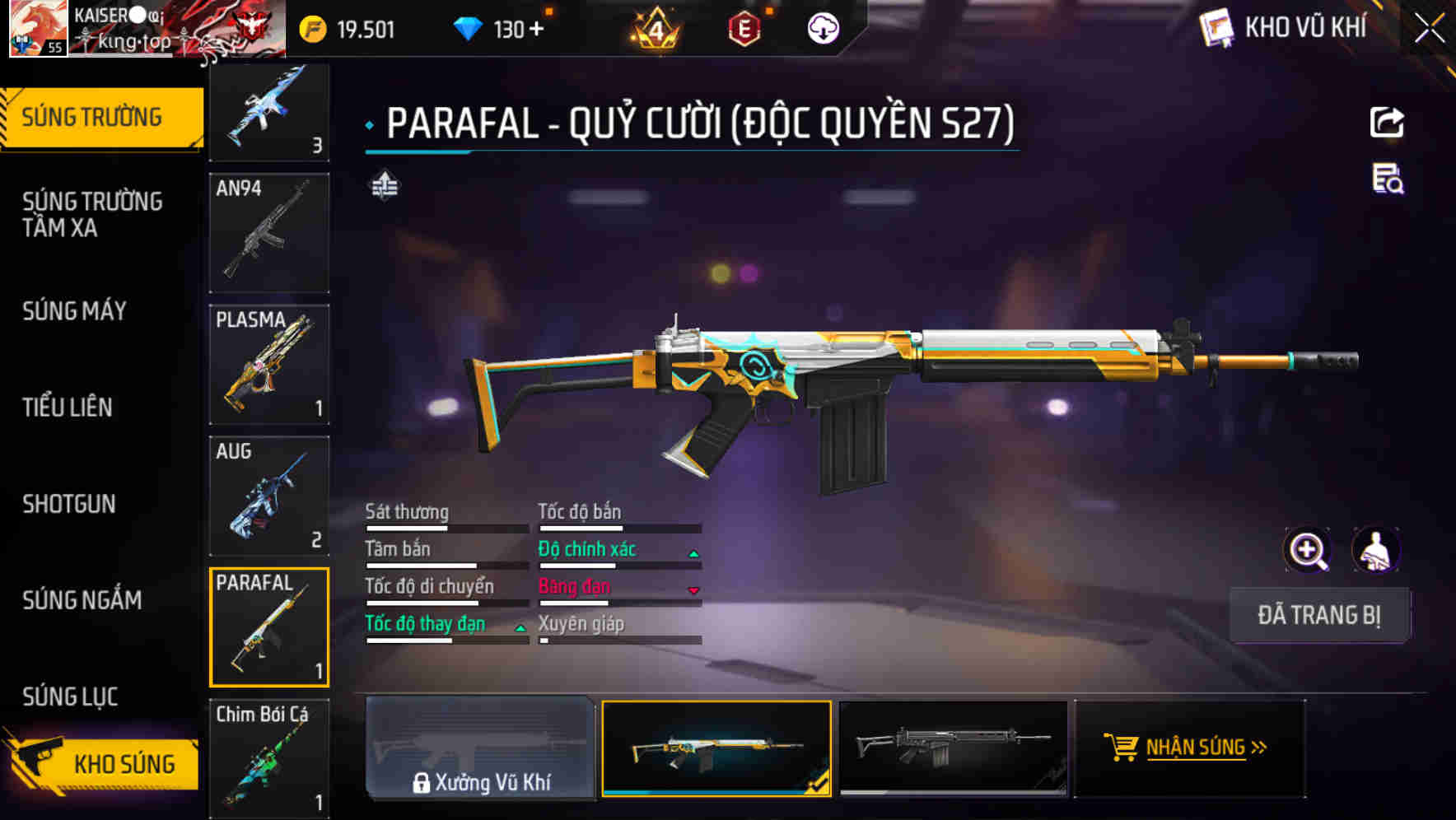Image resolution: width=1456 pixels, height=820 pixels.
Task: Select the AUG weapon tile
Action: click(269, 496)
